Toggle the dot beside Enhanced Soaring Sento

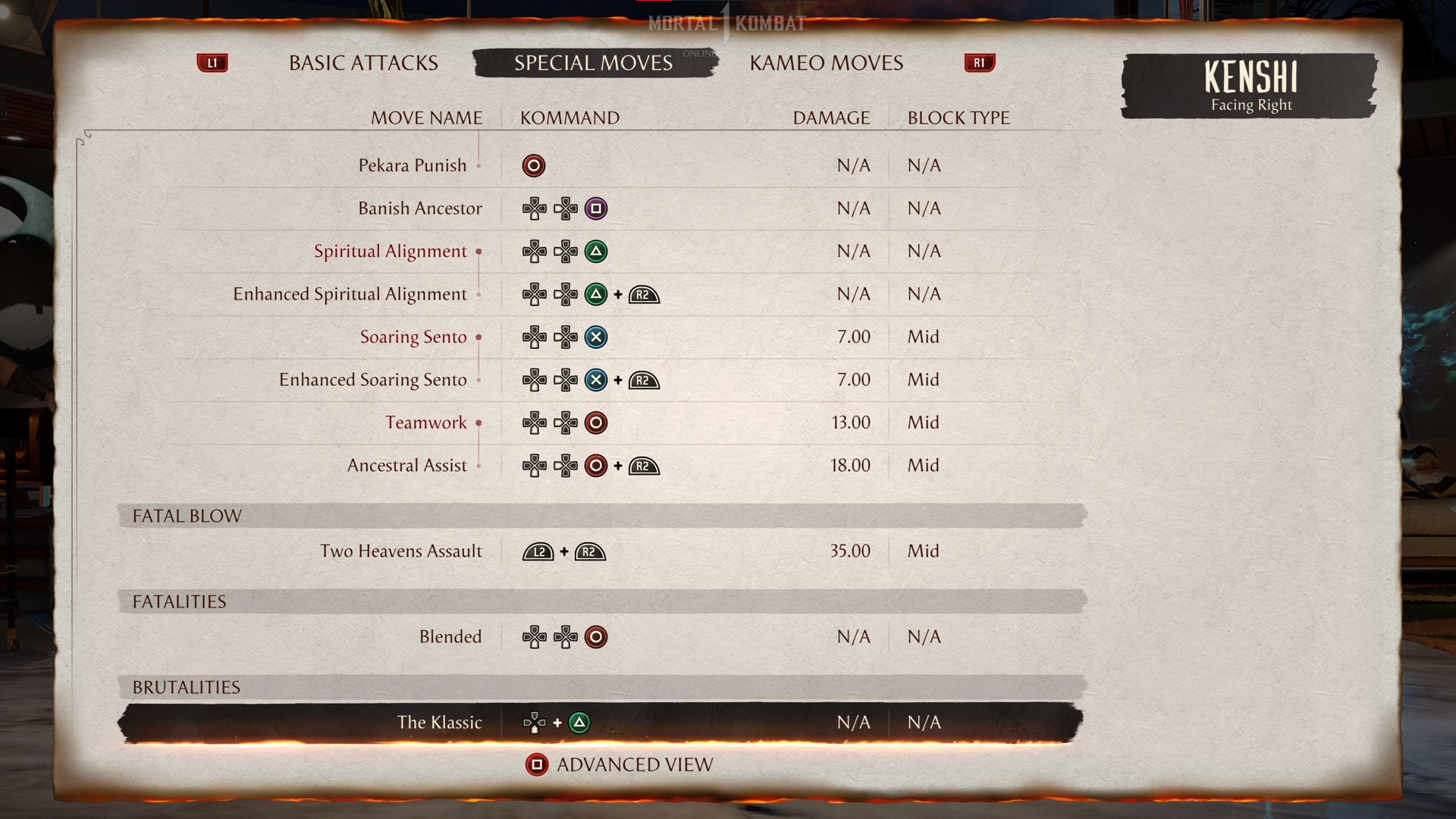tap(478, 381)
